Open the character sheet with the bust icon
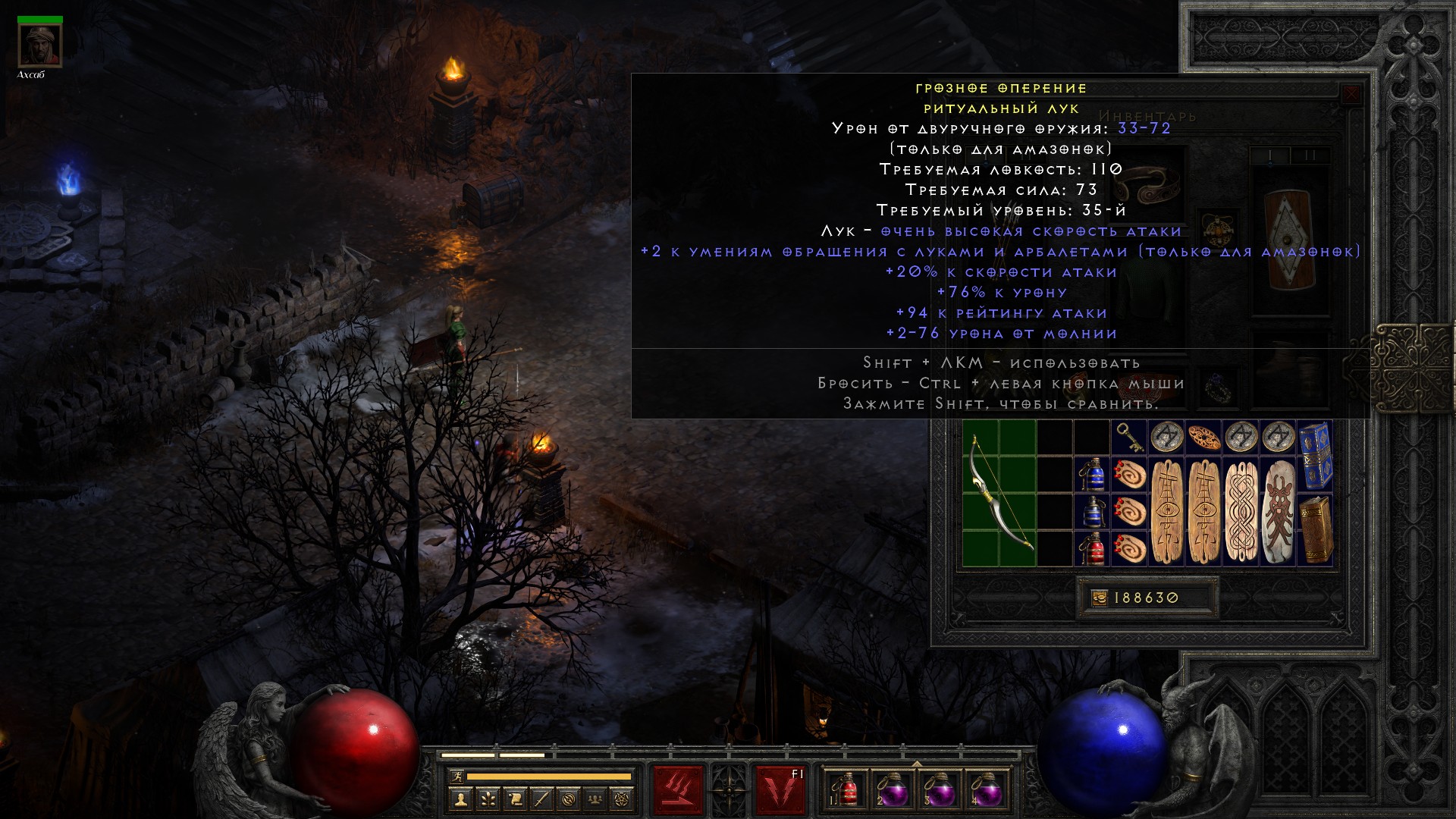The width and height of the screenshot is (1456, 819). [460, 799]
